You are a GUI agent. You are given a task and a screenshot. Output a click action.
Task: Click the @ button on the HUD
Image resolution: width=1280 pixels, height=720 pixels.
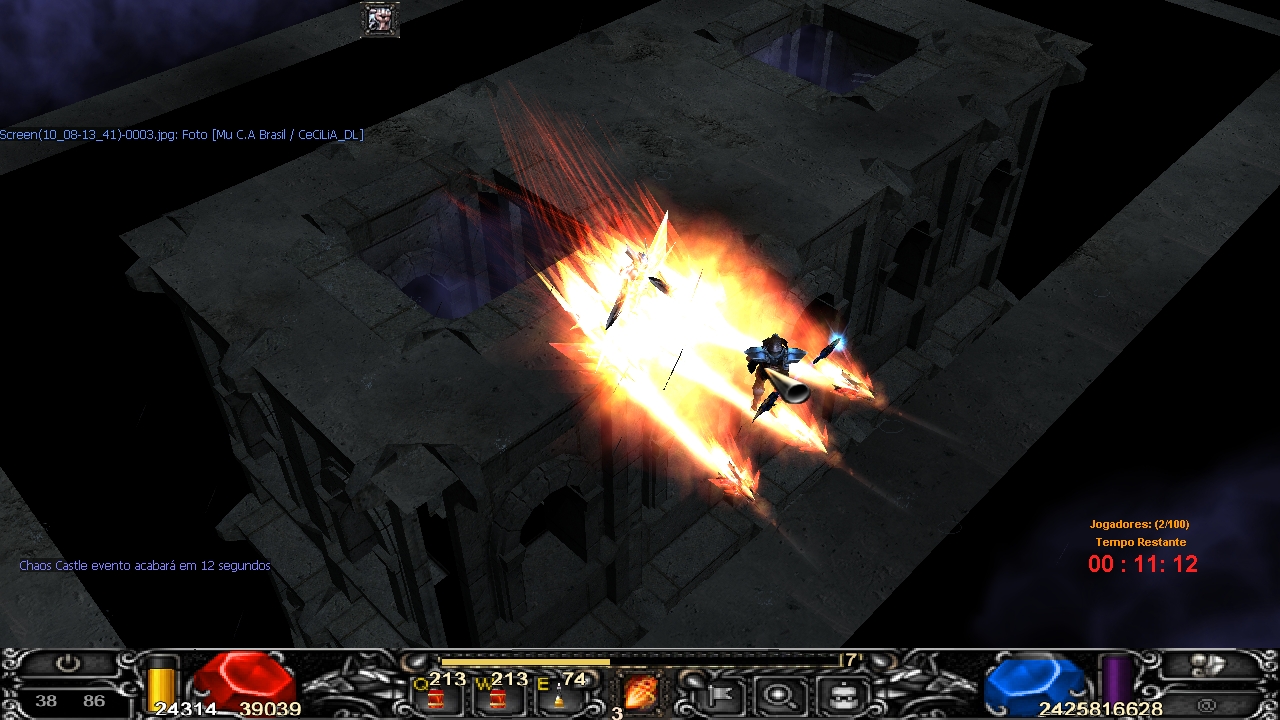pyautogui.click(x=1207, y=705)
